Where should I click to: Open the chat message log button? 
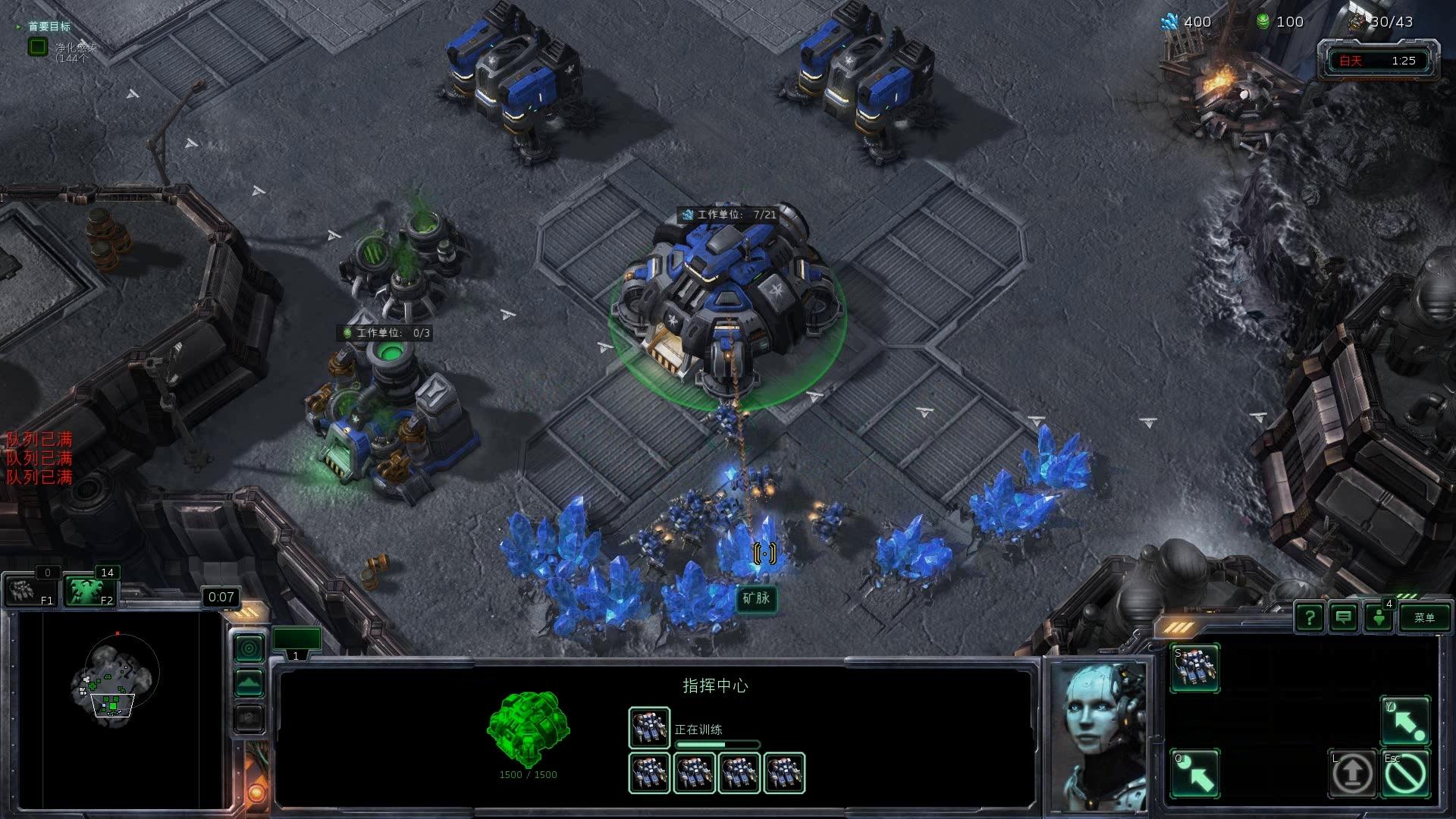point(1344,618)
